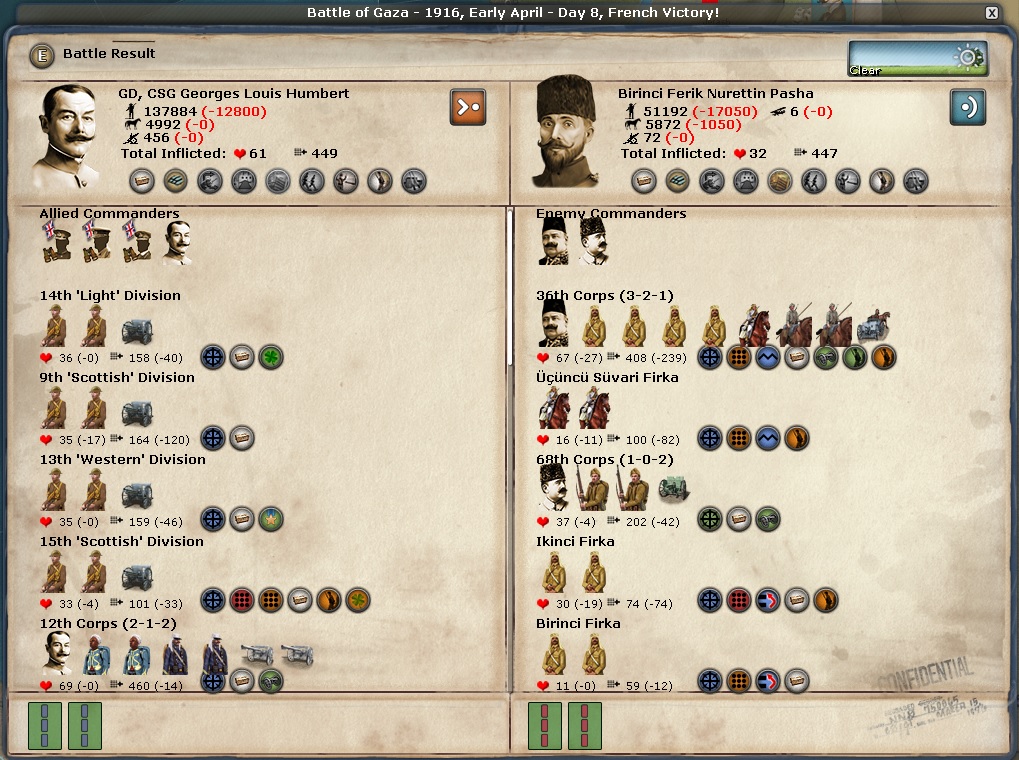This screenshot has width=1019, height=760.
Task: Close the battle result window
Action: coord(991,13)
